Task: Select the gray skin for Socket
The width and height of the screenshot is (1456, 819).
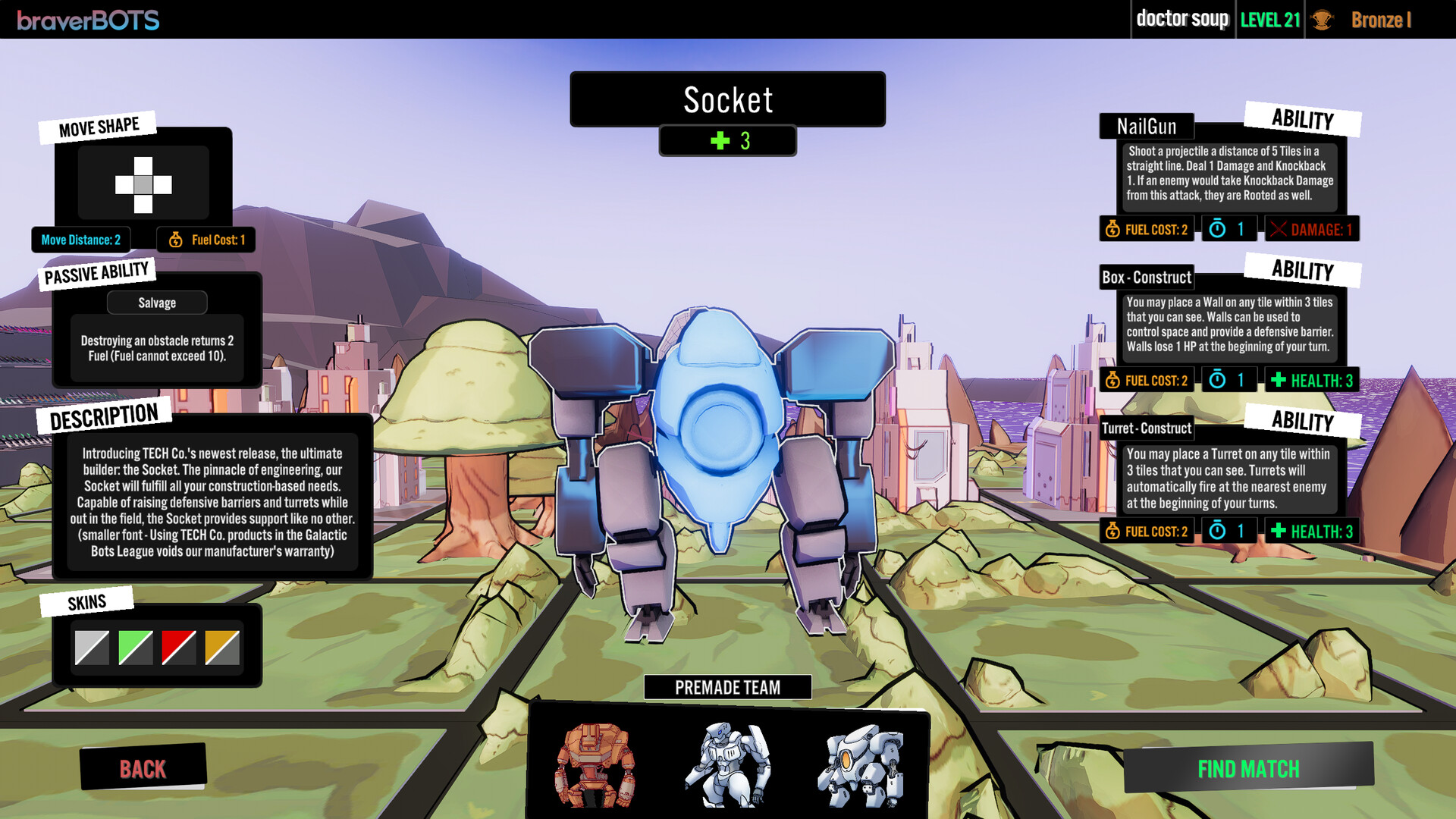Action: click(x=90, y=648)
